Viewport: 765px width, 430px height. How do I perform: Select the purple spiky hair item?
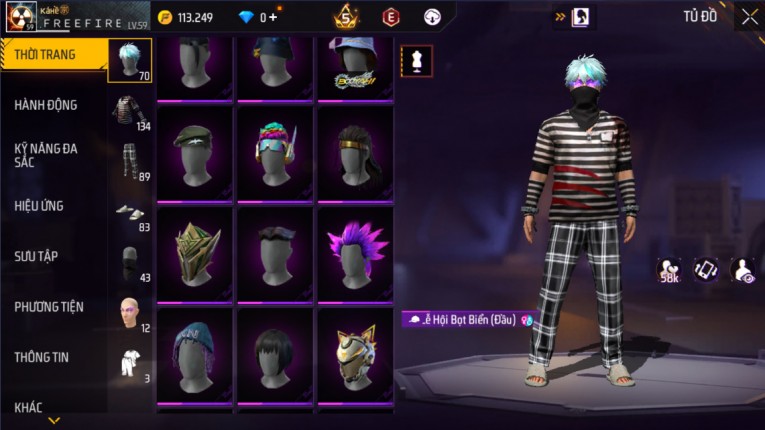(x=355, y=253)
